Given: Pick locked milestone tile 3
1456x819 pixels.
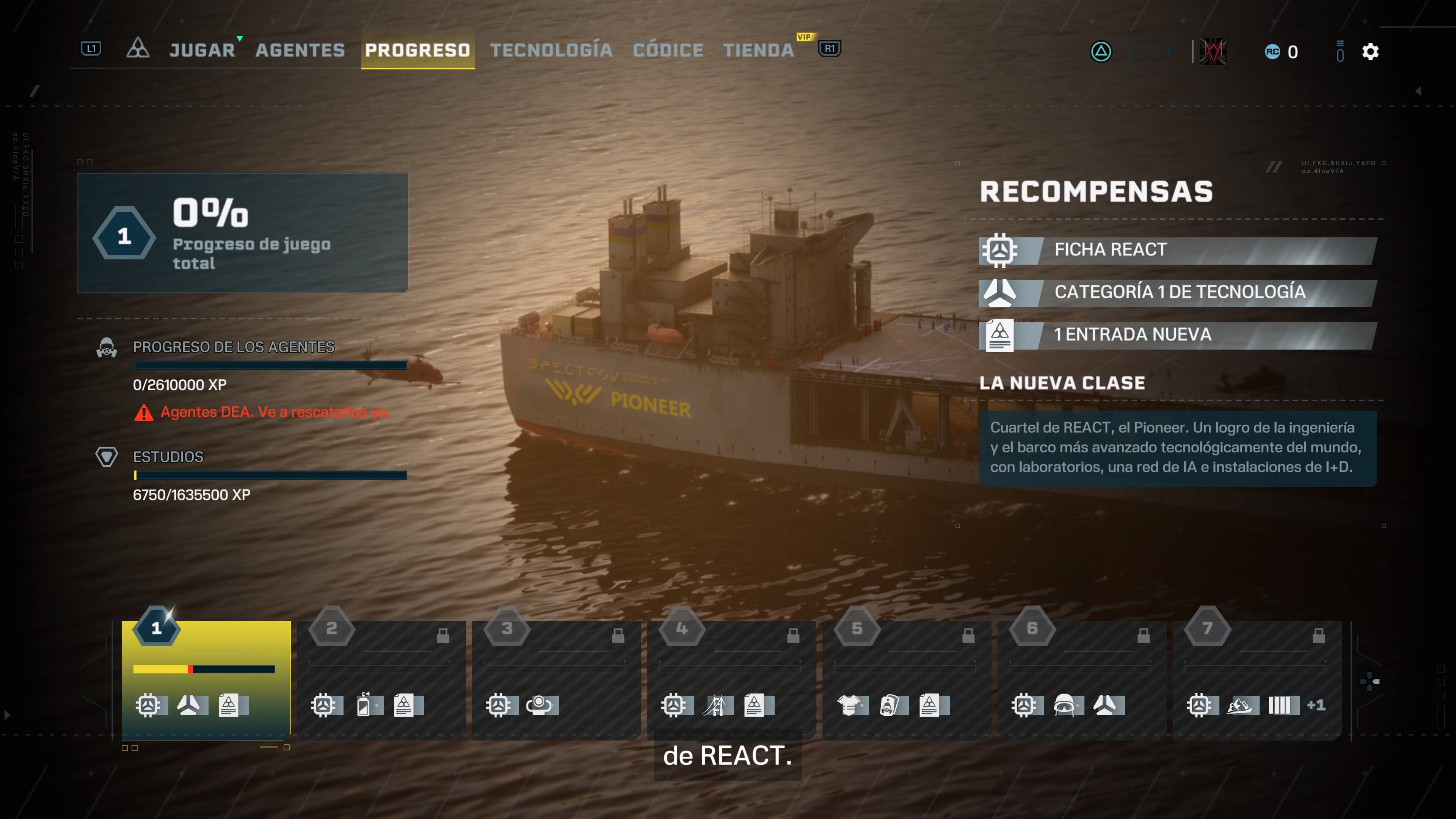Looking at the screenshot, I should tap(556, 678).
